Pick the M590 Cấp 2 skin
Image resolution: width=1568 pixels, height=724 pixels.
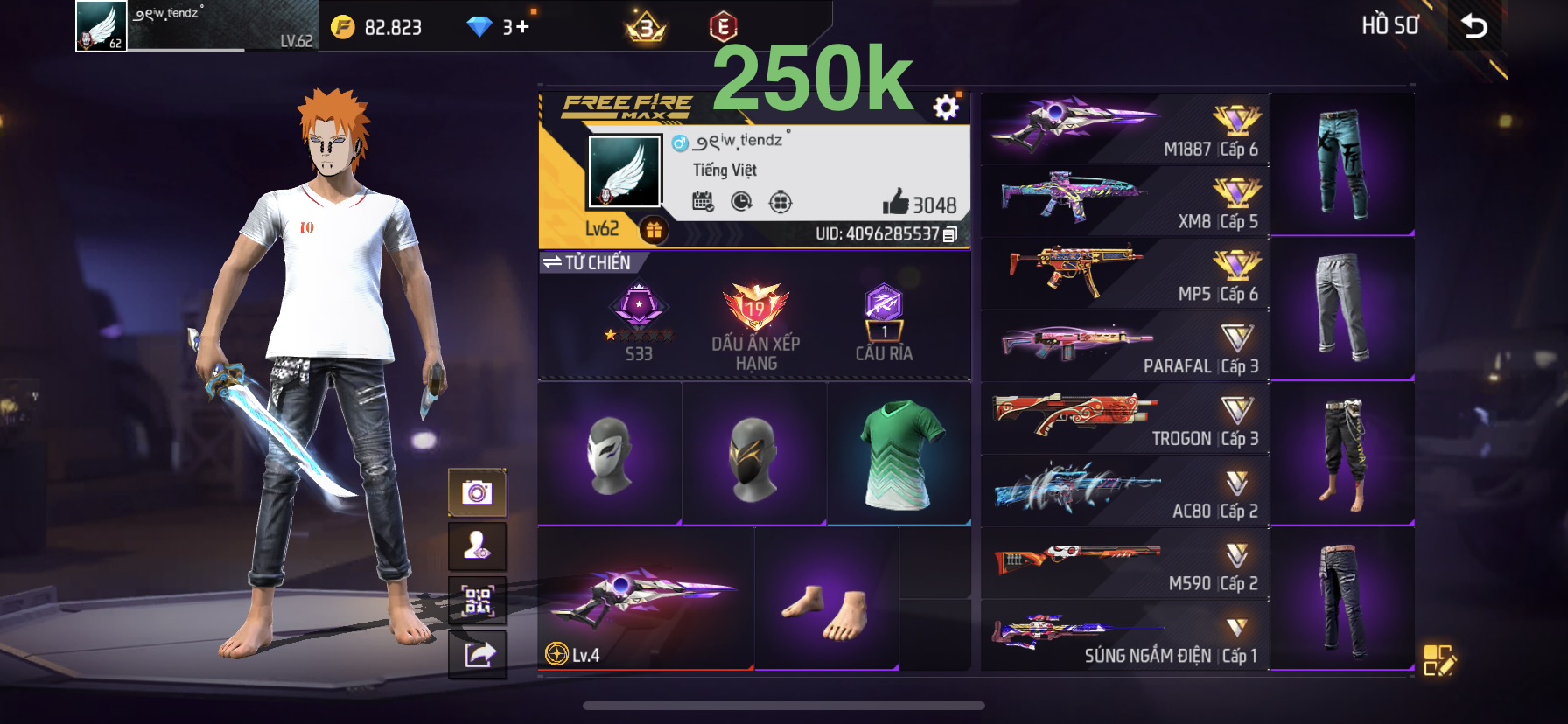[x=1124, y=563]
